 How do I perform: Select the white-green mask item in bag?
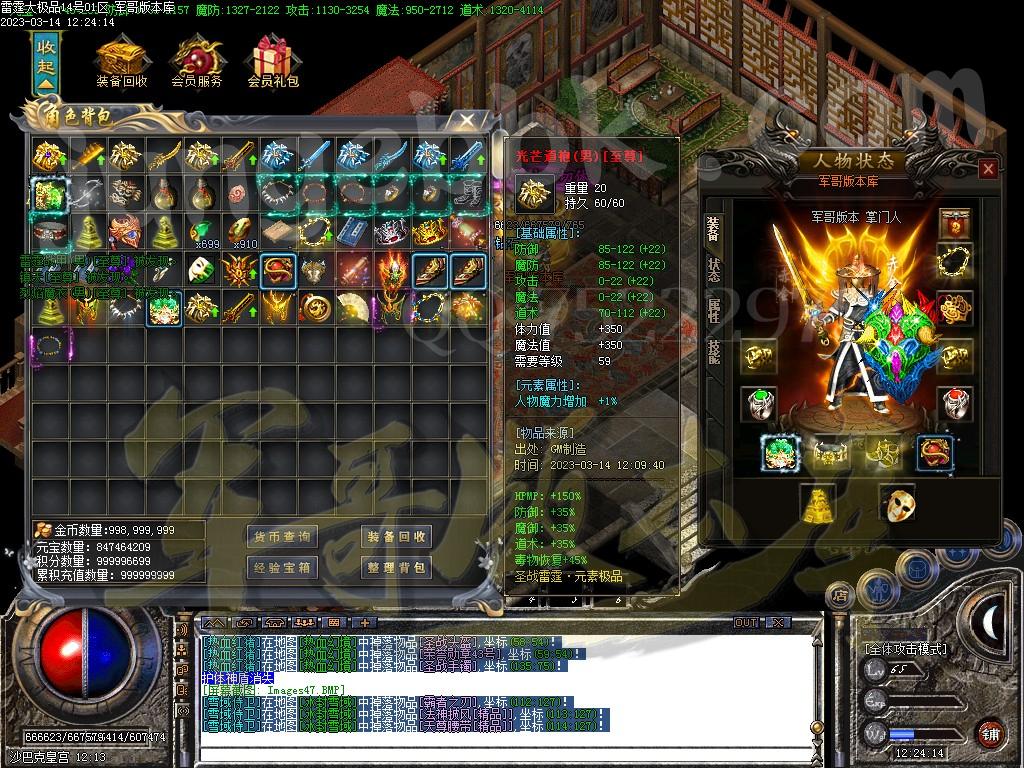[x=202, y=269]
